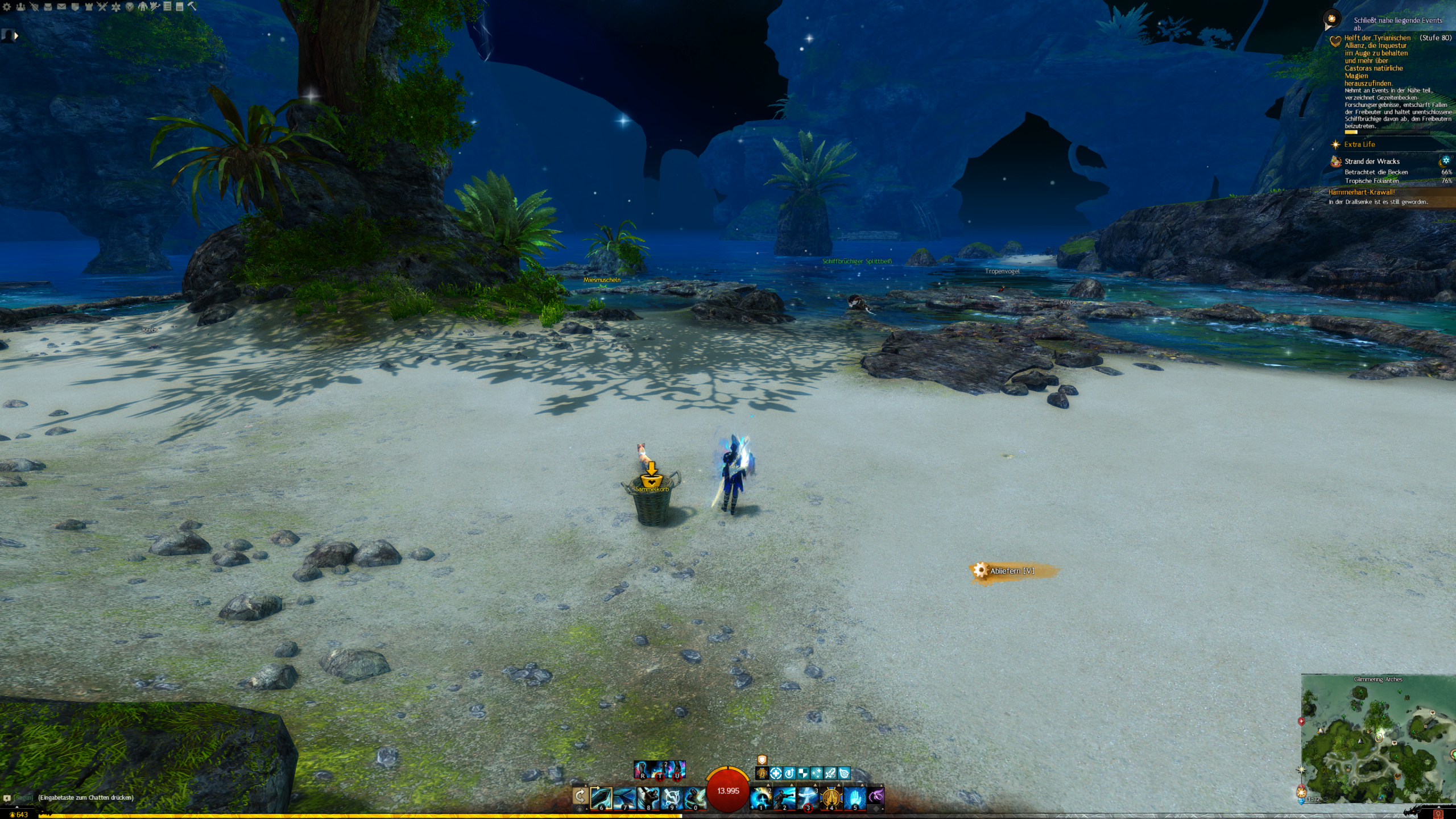Use the punching figure skill in slot 8

pyautogui.click(x=648, y=798)
